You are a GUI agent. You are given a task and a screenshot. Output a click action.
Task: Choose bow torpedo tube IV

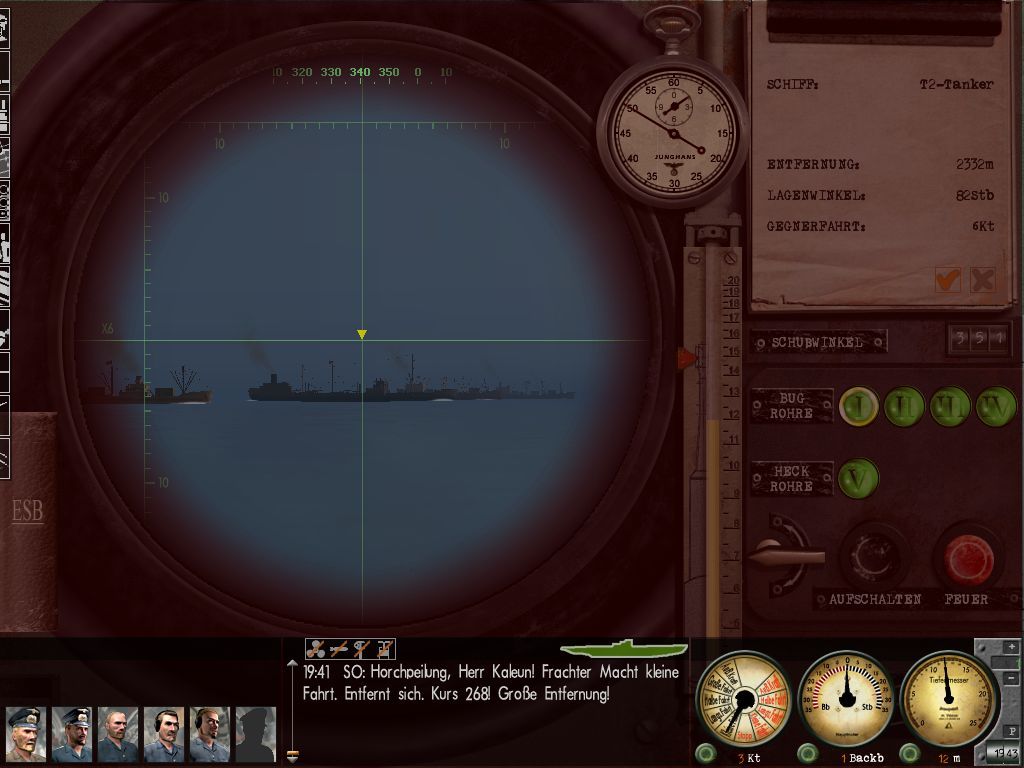click(x=996, y=407)
